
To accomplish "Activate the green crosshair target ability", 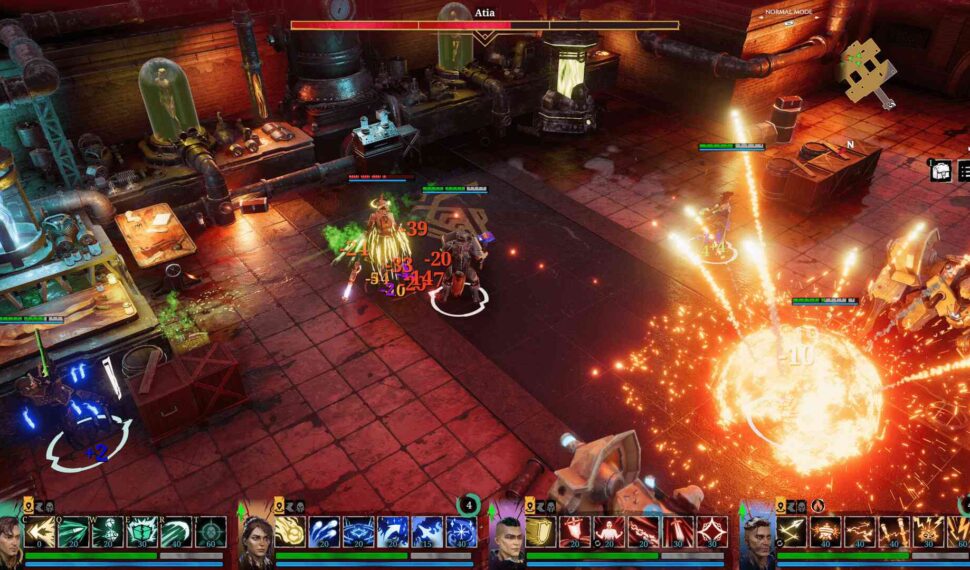I will point(211,531).
